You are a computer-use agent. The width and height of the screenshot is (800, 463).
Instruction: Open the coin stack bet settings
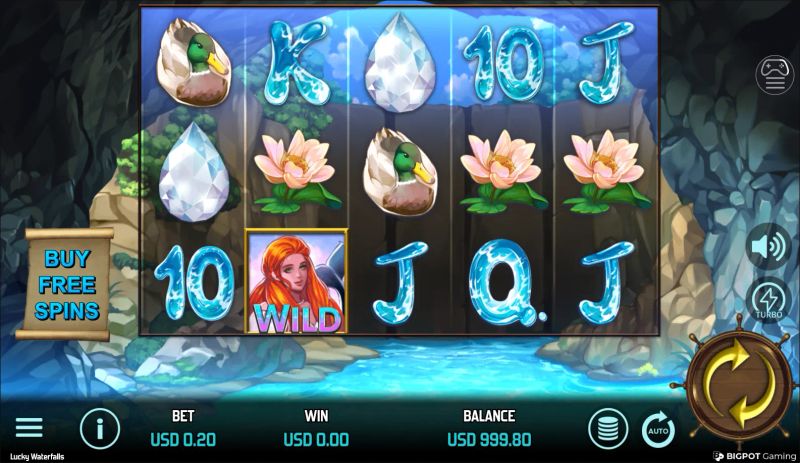(x=608, y=429)
